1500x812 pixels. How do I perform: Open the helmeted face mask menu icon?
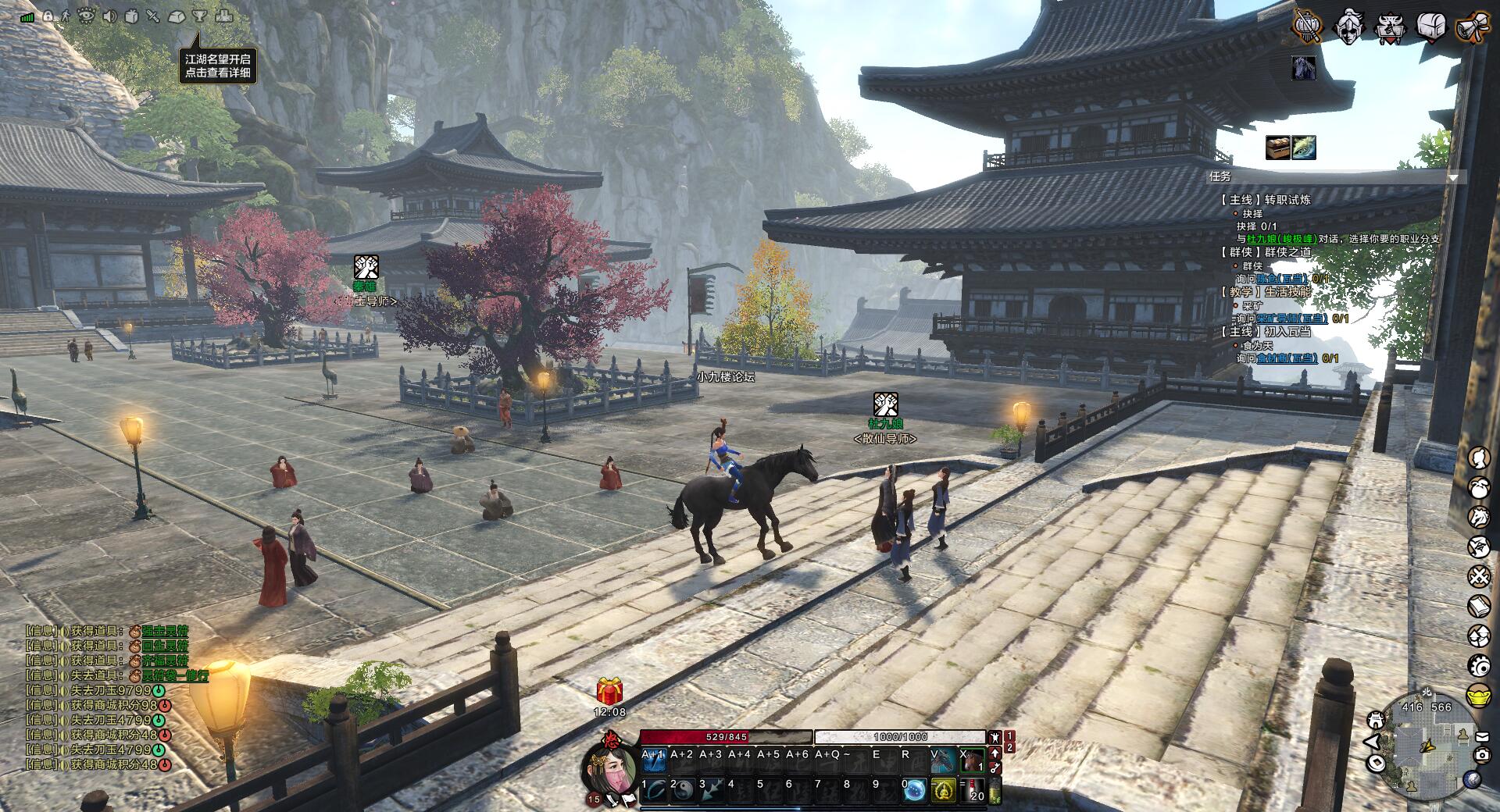point(1349,27)
